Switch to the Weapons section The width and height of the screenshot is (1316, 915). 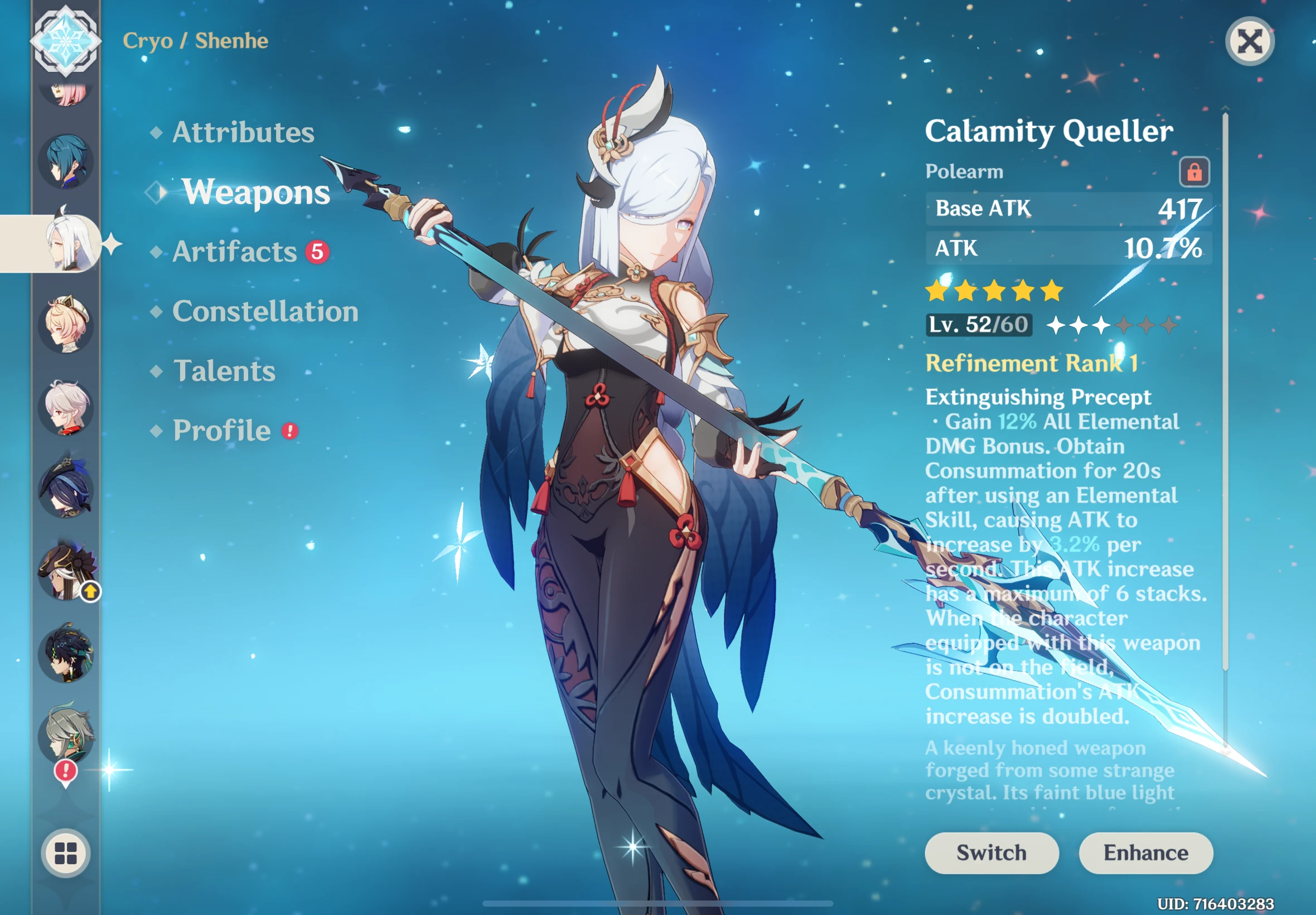click(256, 193)
